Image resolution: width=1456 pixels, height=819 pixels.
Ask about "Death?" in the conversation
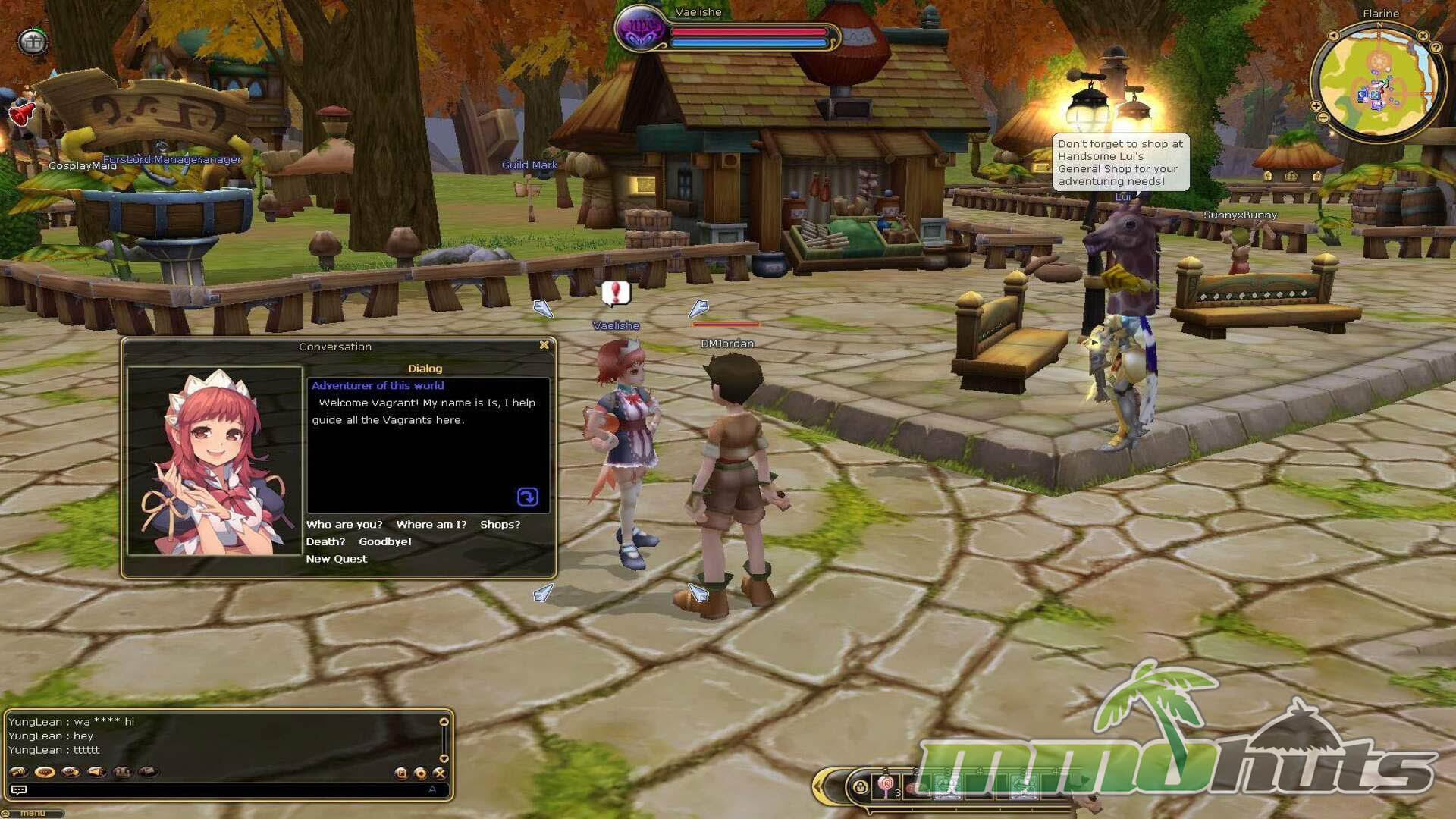coord(325,541)
